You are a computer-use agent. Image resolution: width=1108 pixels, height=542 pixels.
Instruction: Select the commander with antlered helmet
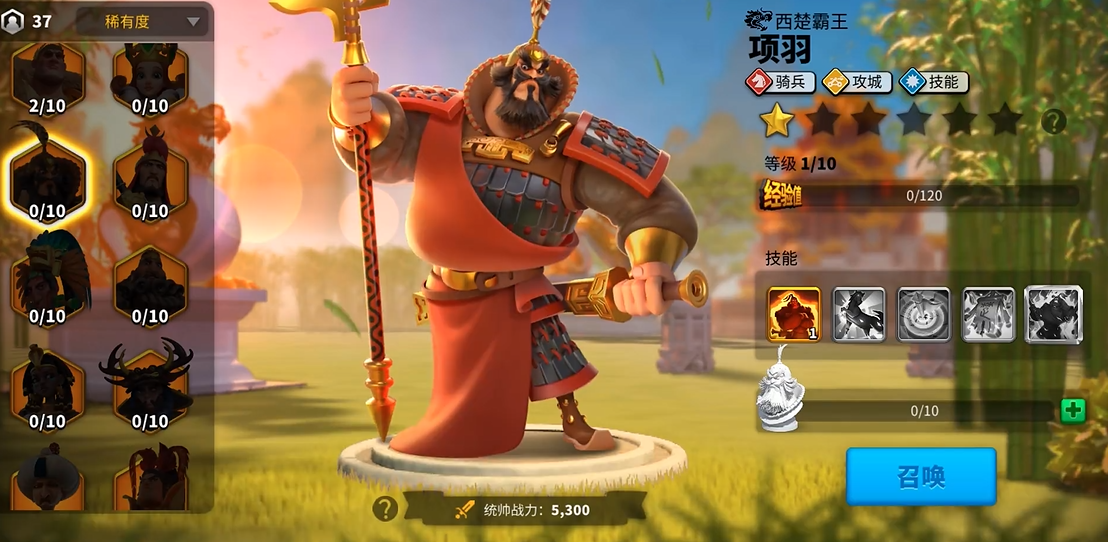150,385
